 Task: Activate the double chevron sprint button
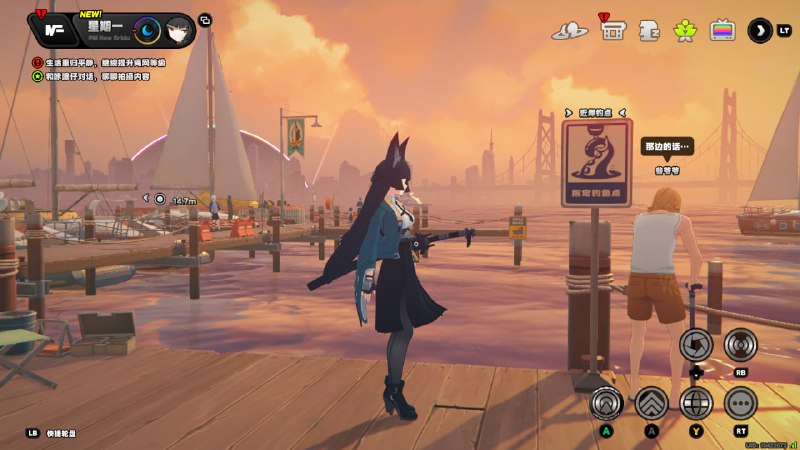pyautogui.click(x=651, y=402)
